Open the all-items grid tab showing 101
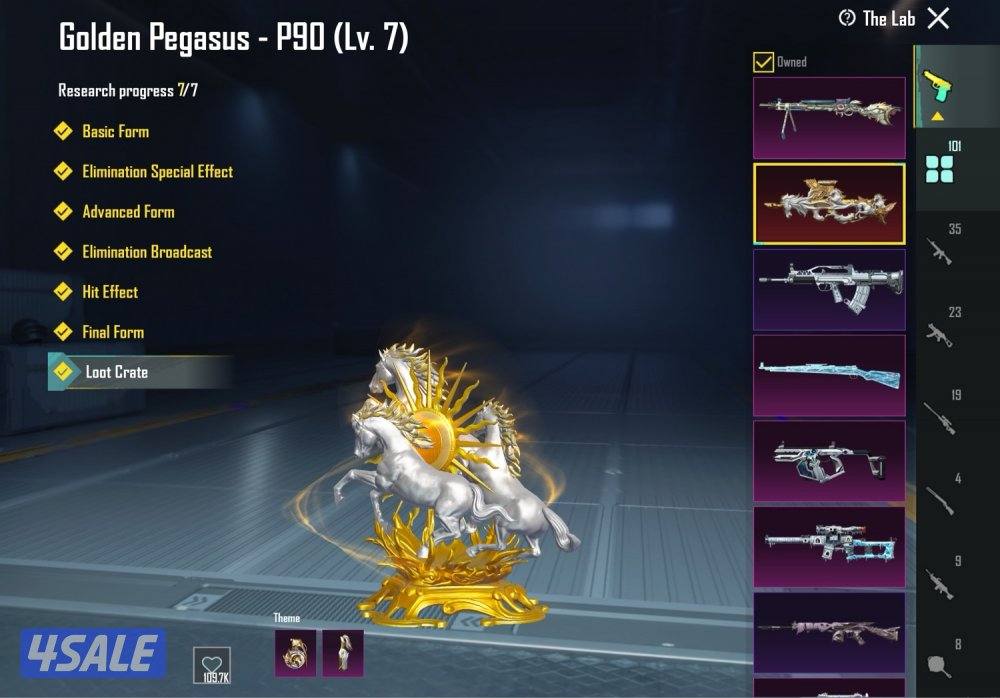Image resolution: width=1000 pixels, height=698 pixels. (x=940, y=165)
